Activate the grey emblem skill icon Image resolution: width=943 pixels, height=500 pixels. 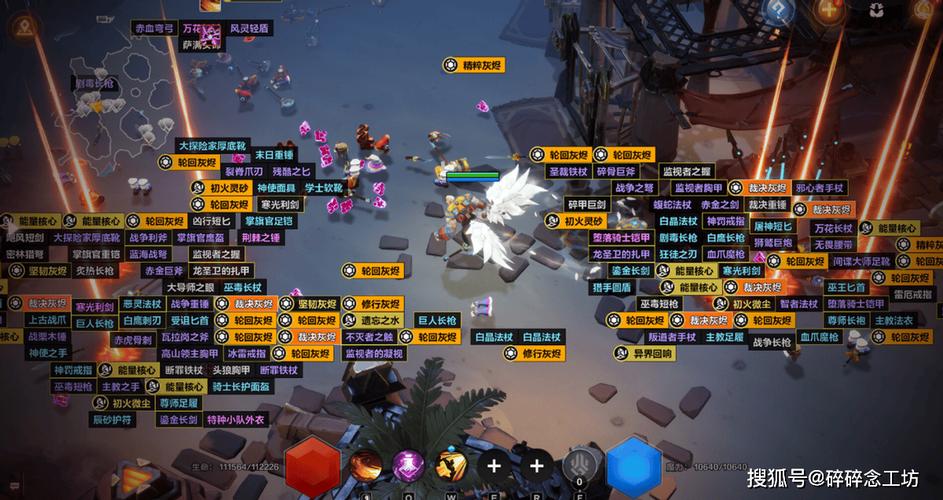[579, 465]
